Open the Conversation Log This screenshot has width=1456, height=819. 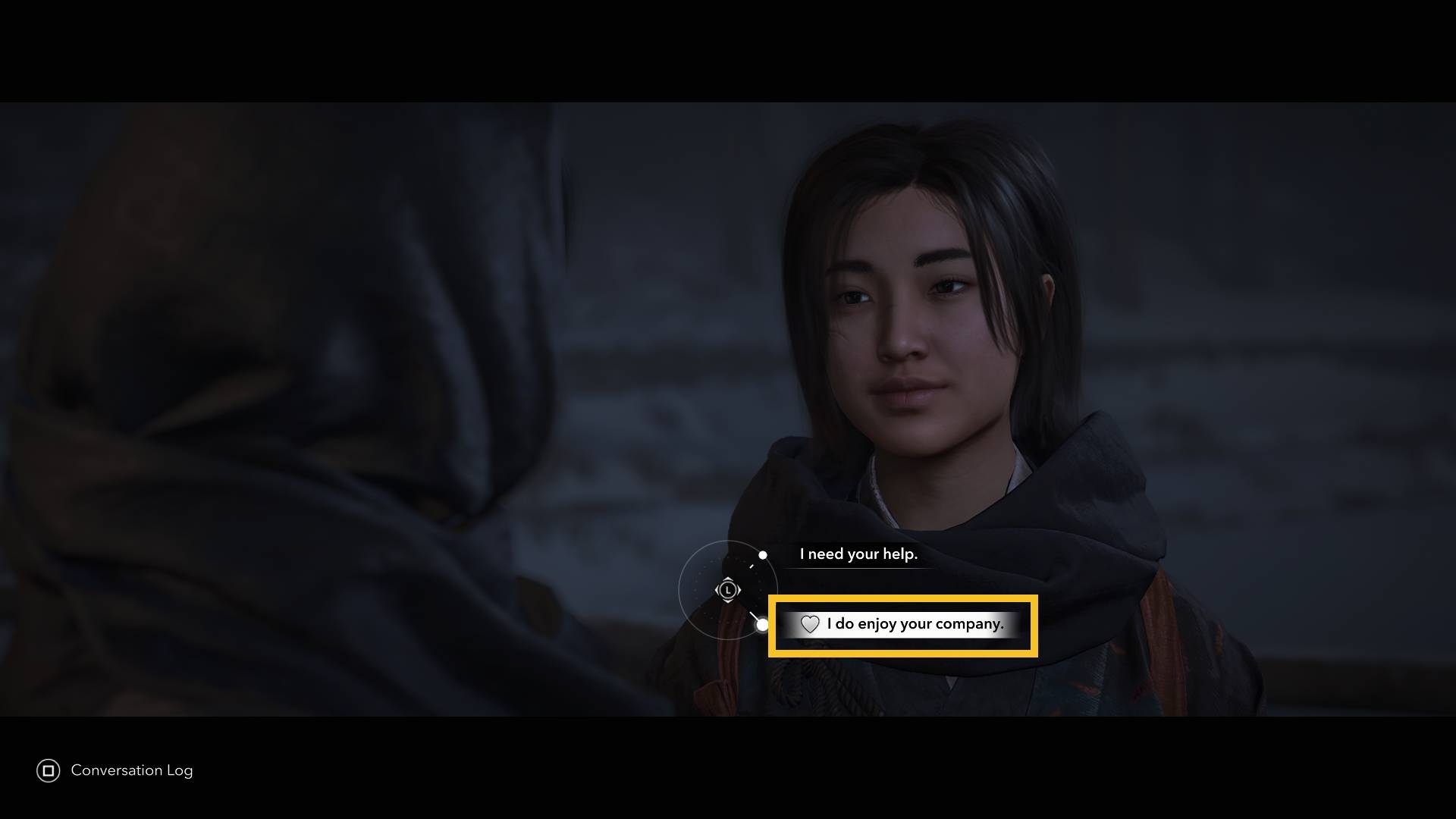pos(115,770)
